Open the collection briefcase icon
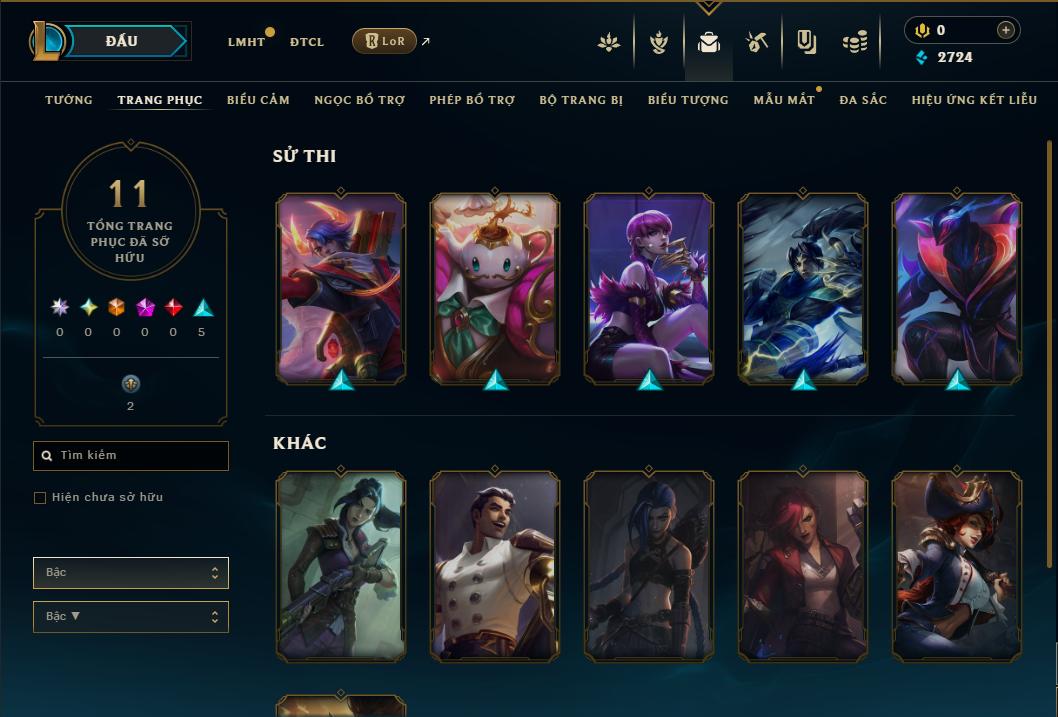The image size is (1058, 717). (709, 42)
